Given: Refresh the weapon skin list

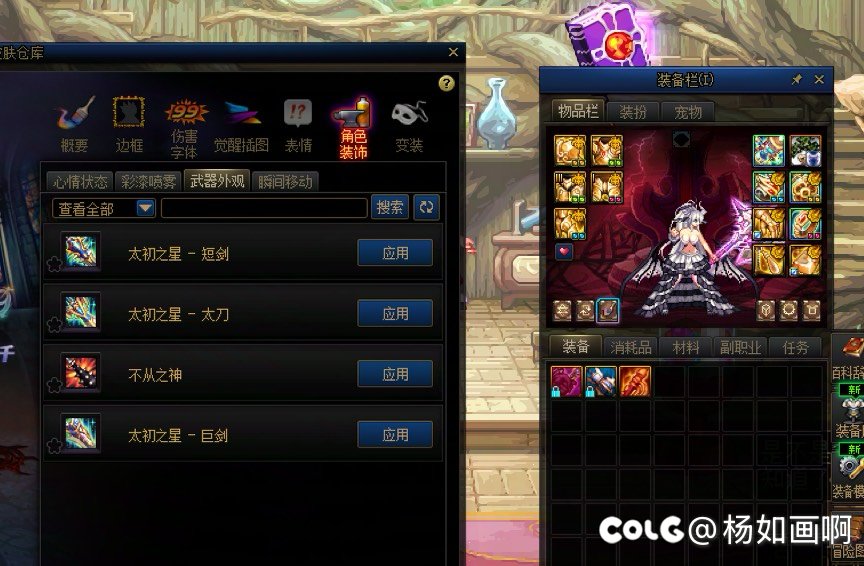Looking at the screenshot, I should pos(427,207).
